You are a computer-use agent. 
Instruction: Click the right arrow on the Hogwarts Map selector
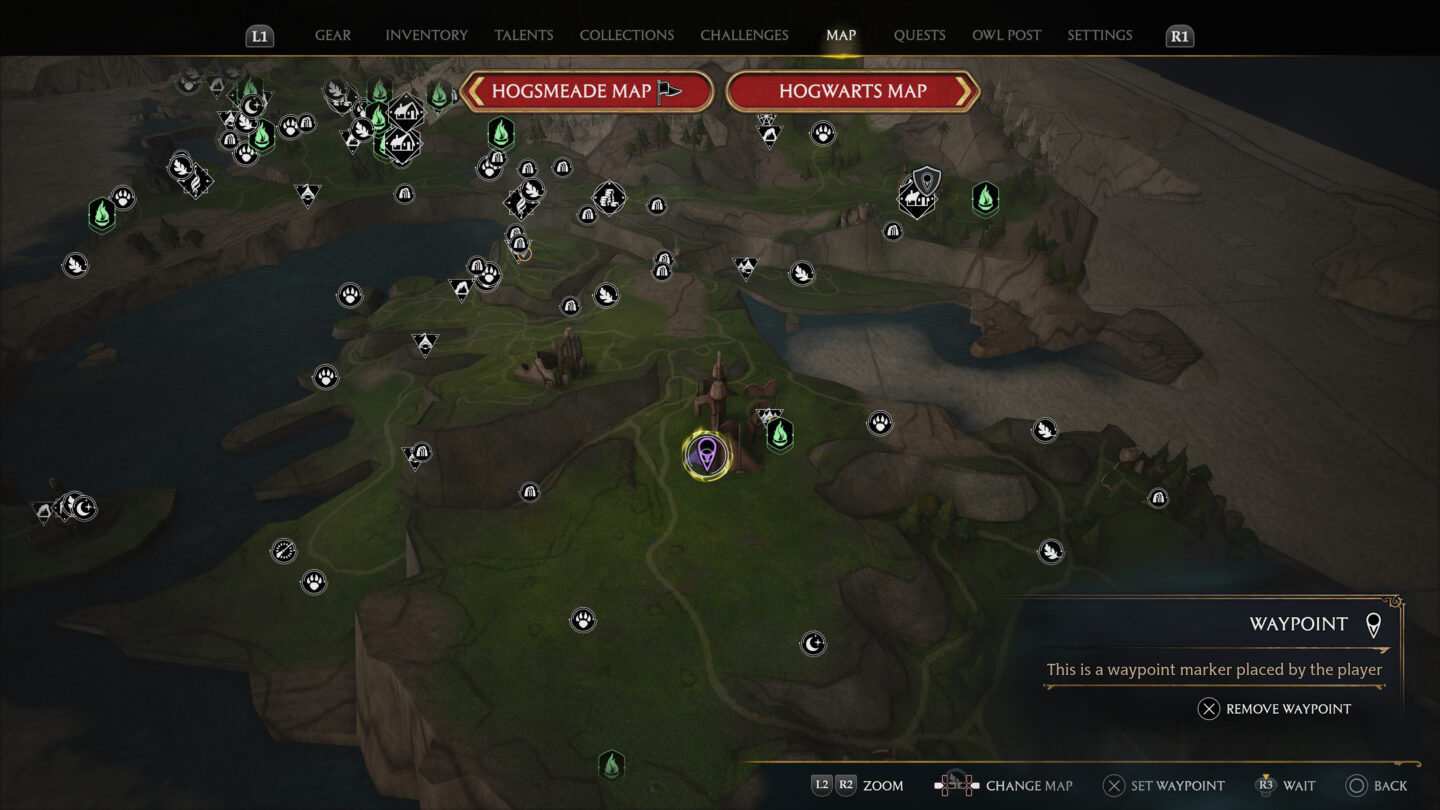pyautogui.click(x=963, y=91)
